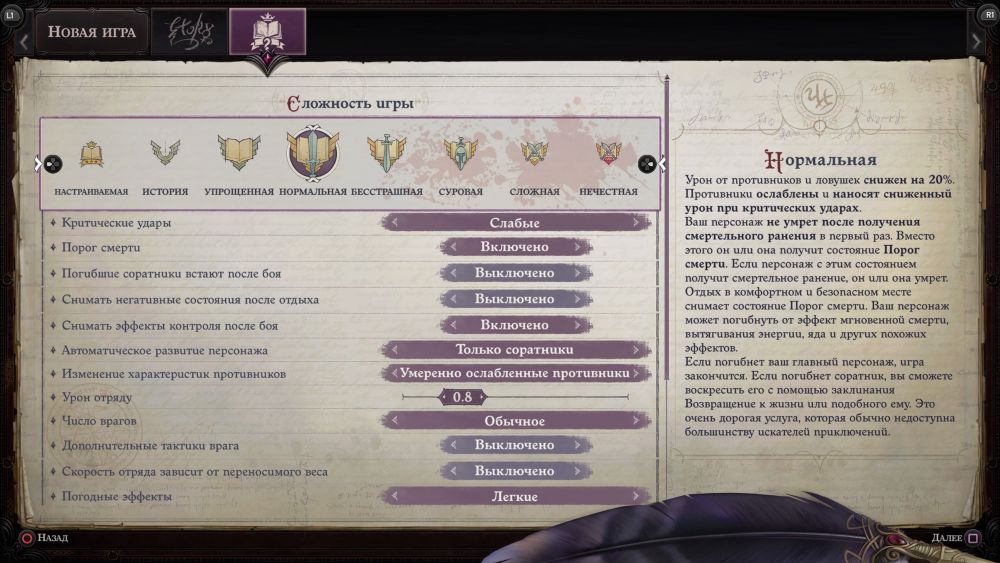The height and width of the screenshot is (563, 1000).
Task: Toggle Снимать эффекты контроля после боя
Action: coord(515,325)
